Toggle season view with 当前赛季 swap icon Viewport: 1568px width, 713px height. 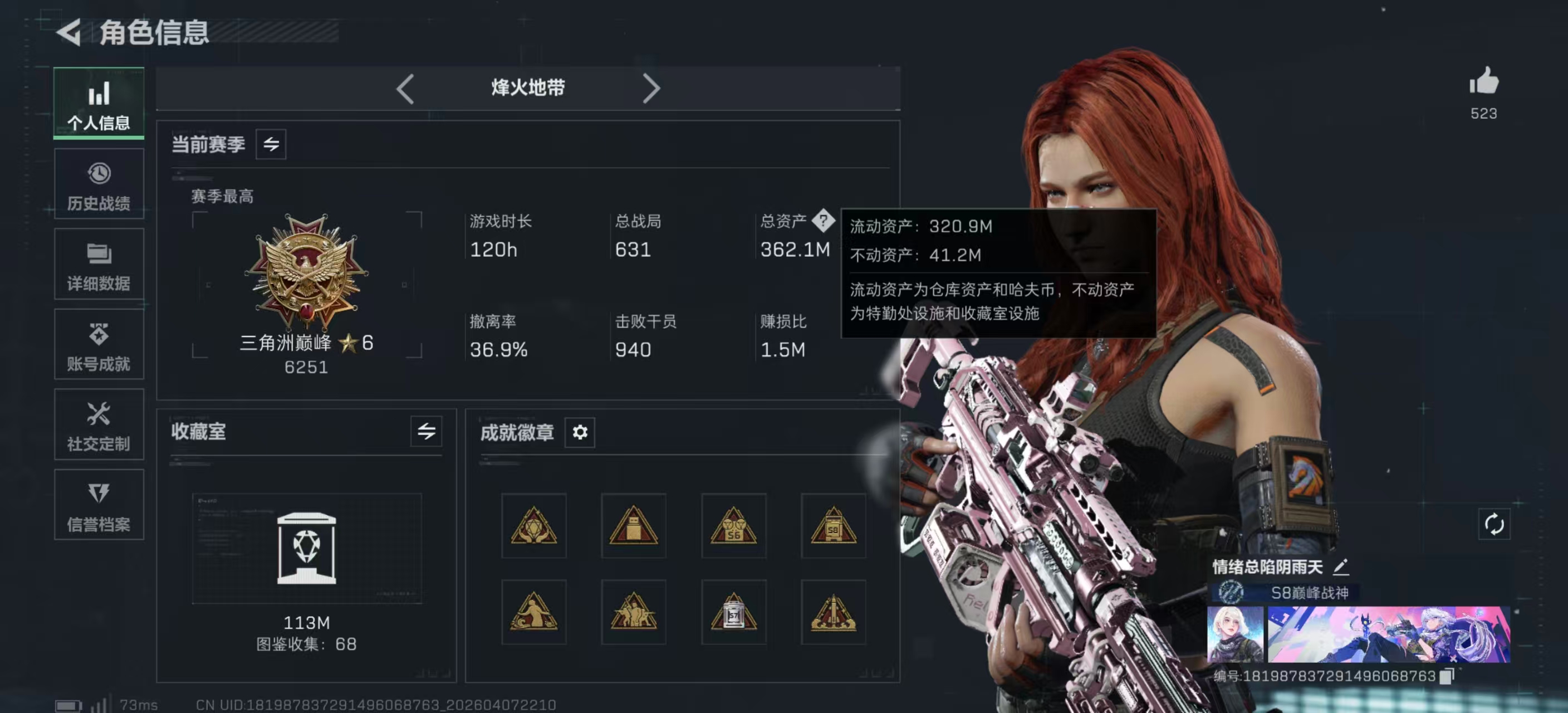(270, 144)
